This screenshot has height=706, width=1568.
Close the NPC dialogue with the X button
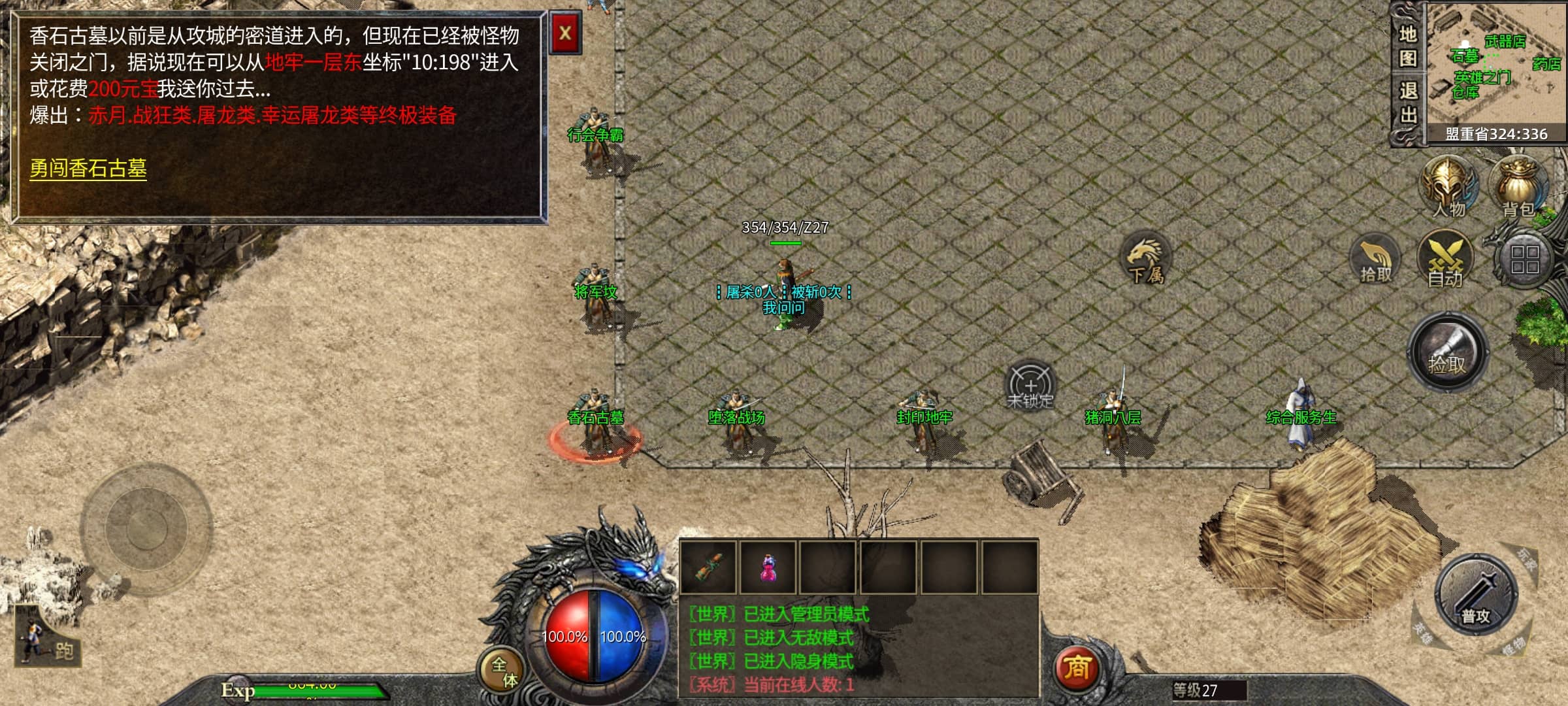tap(565, 33)
